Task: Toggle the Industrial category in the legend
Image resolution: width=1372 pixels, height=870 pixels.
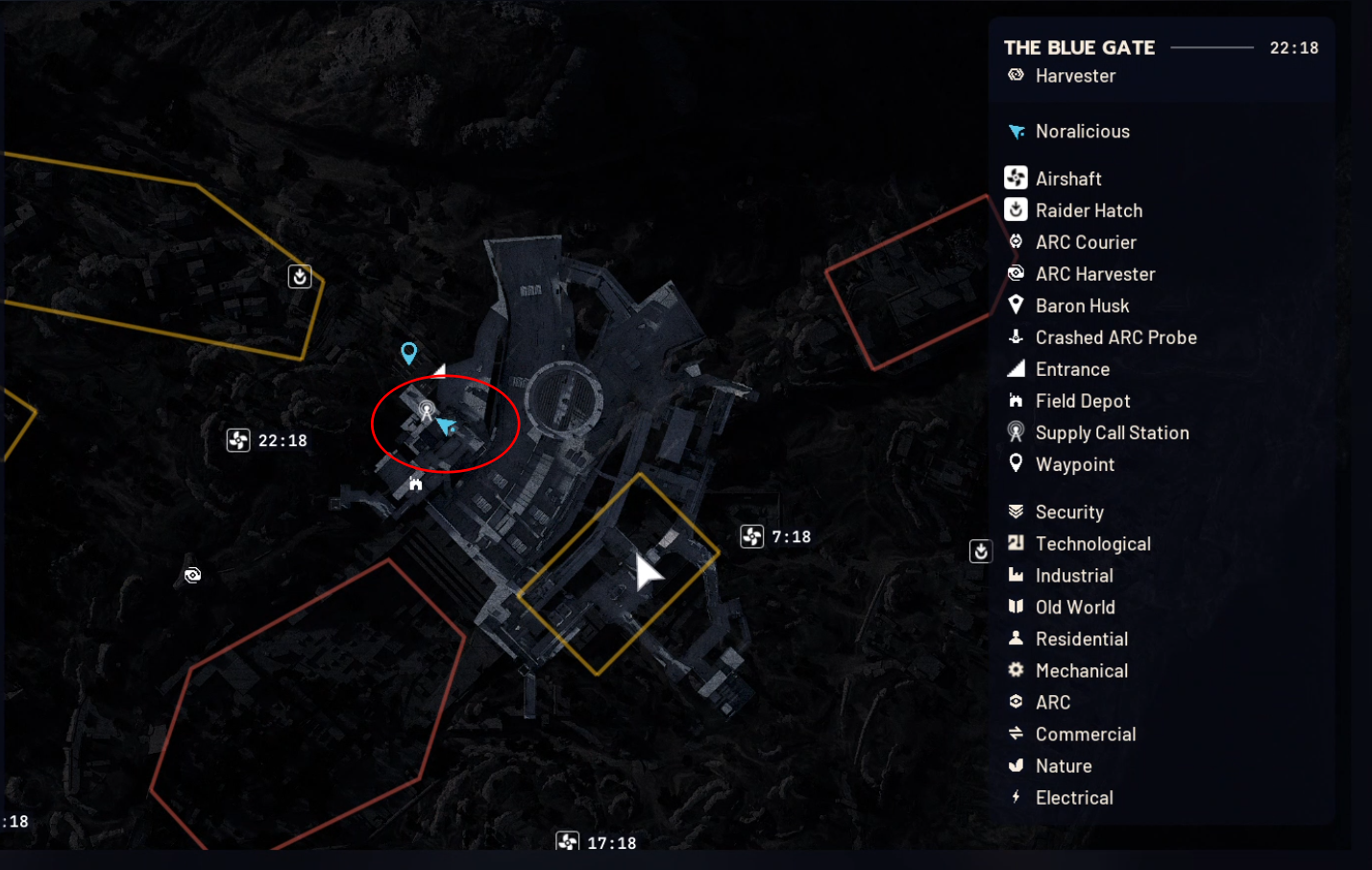Action: point(1073,576)
